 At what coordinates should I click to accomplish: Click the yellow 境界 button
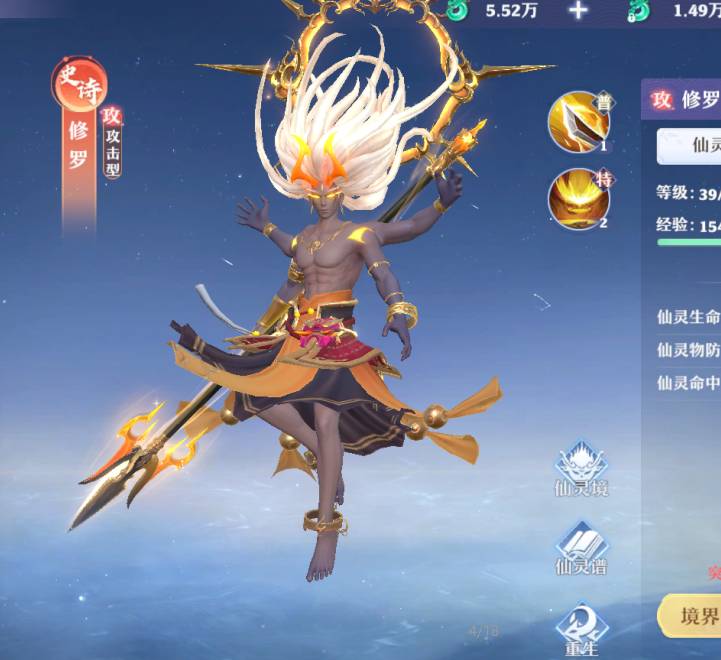click(x=692, y=617)
